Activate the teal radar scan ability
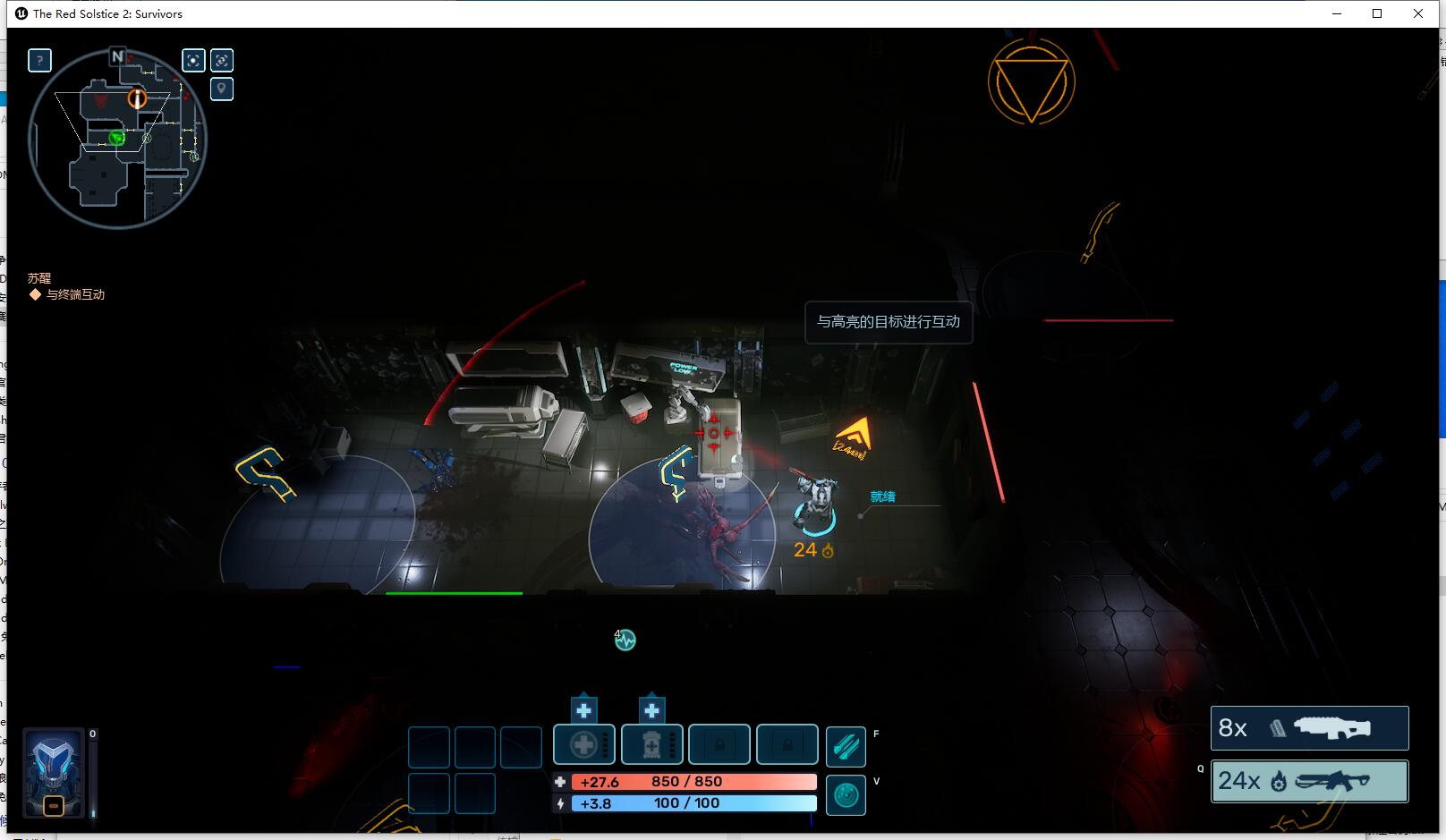 pos(846,794)
